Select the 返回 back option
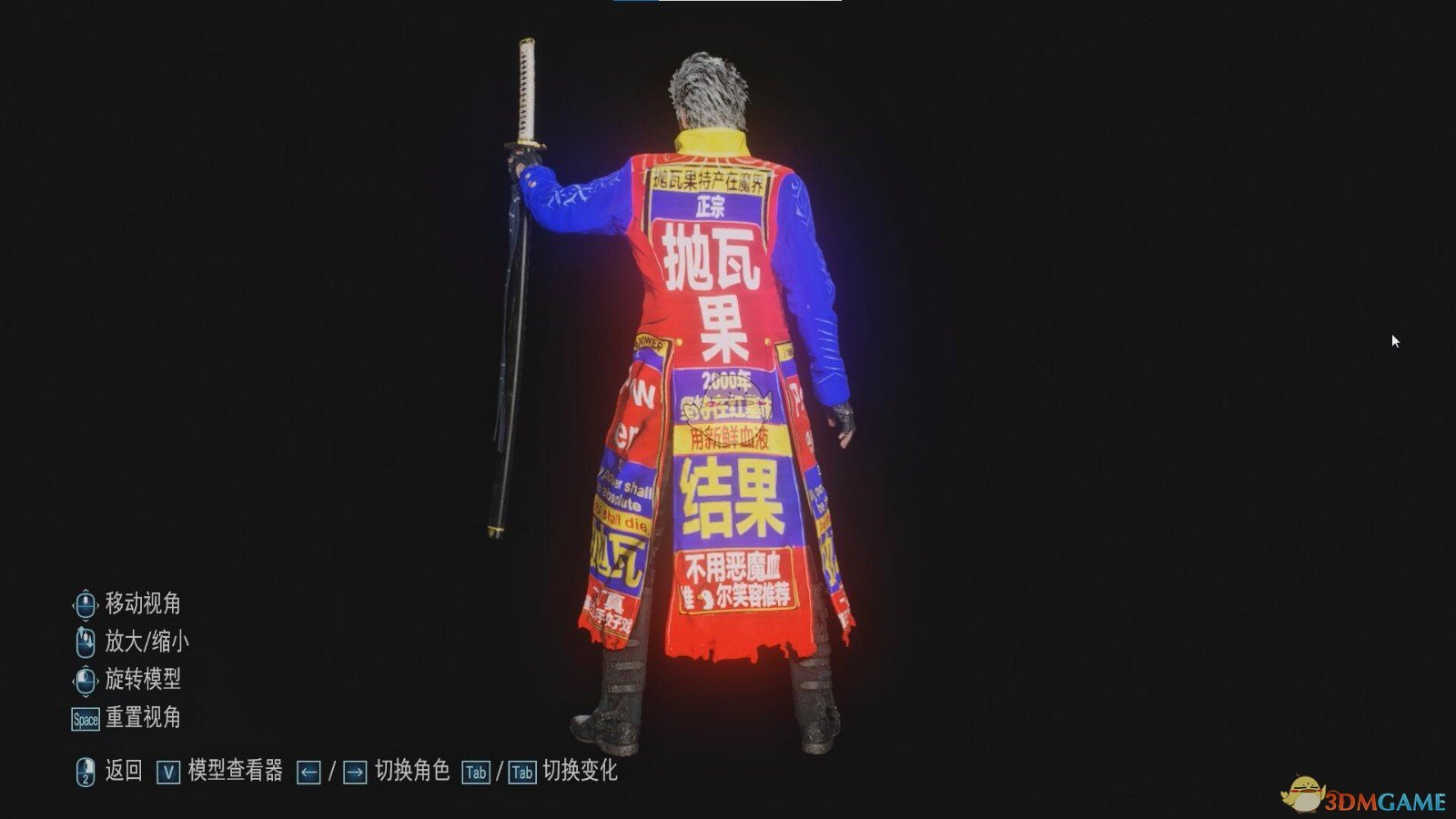Screen dimensions: 1456x819 pyautogui.click(x=123, y=769)
